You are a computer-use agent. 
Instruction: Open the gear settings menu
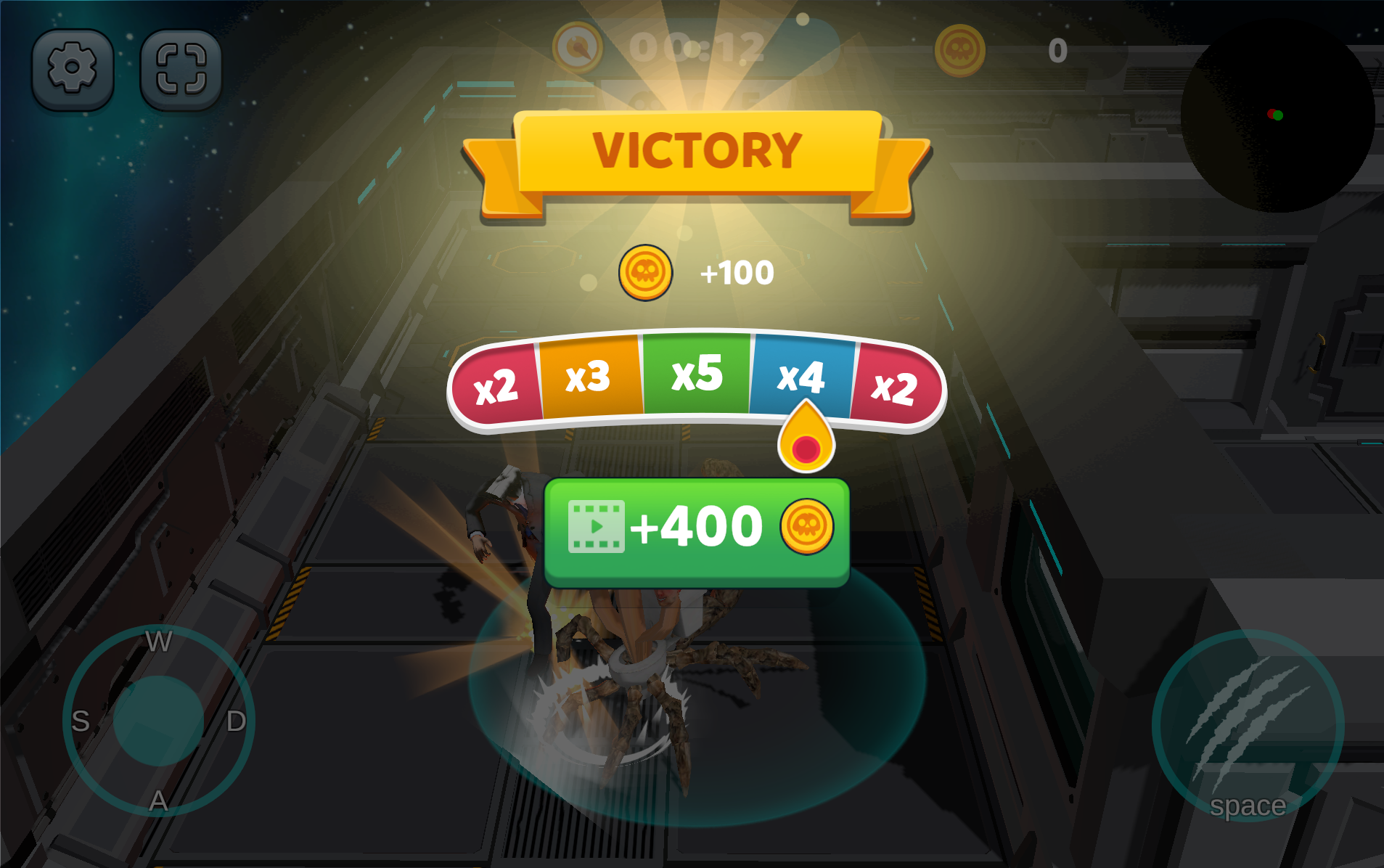[72, 69]
